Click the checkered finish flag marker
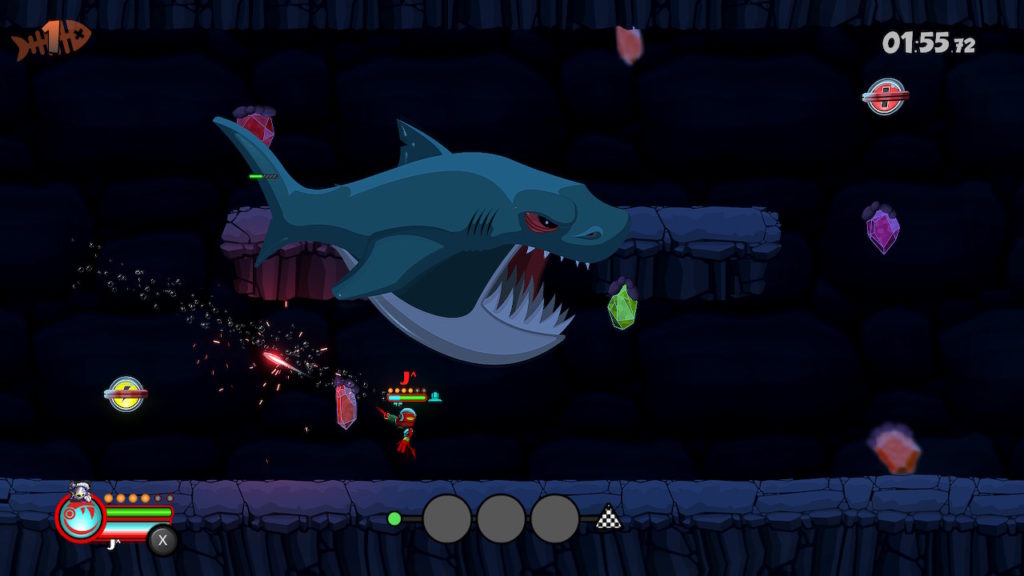 pos(607,517)
